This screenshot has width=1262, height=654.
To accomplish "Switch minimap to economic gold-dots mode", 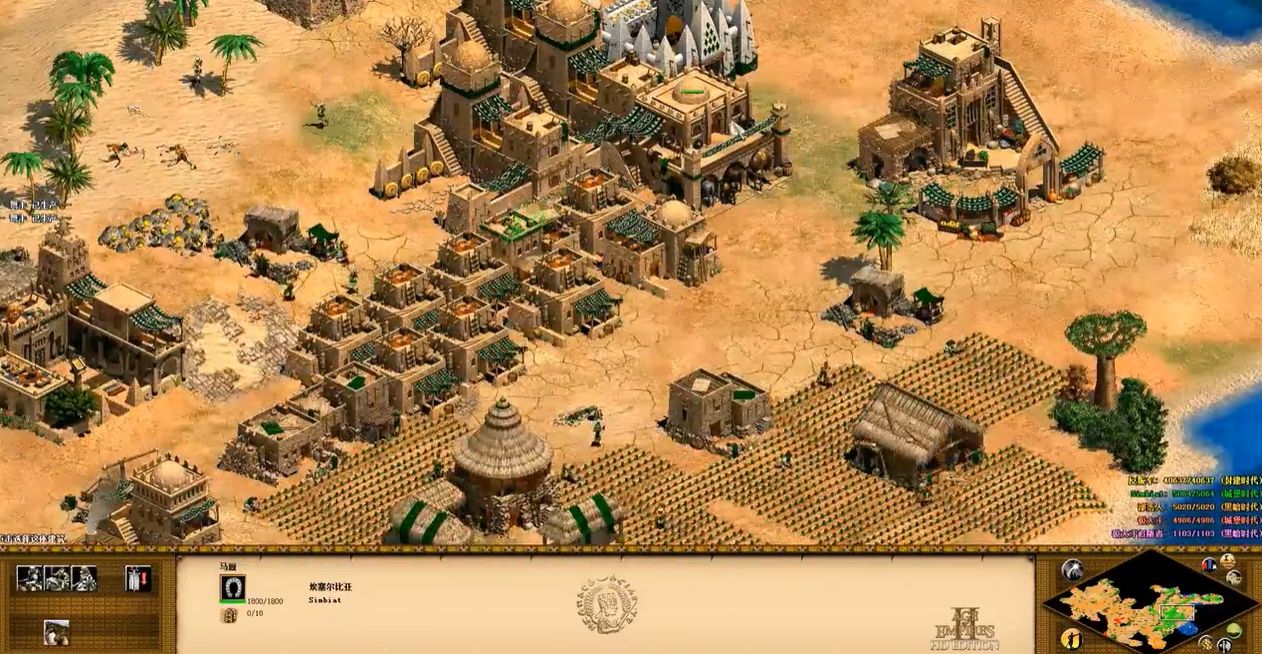I will pyautogui.click(x=1207, y=642).
